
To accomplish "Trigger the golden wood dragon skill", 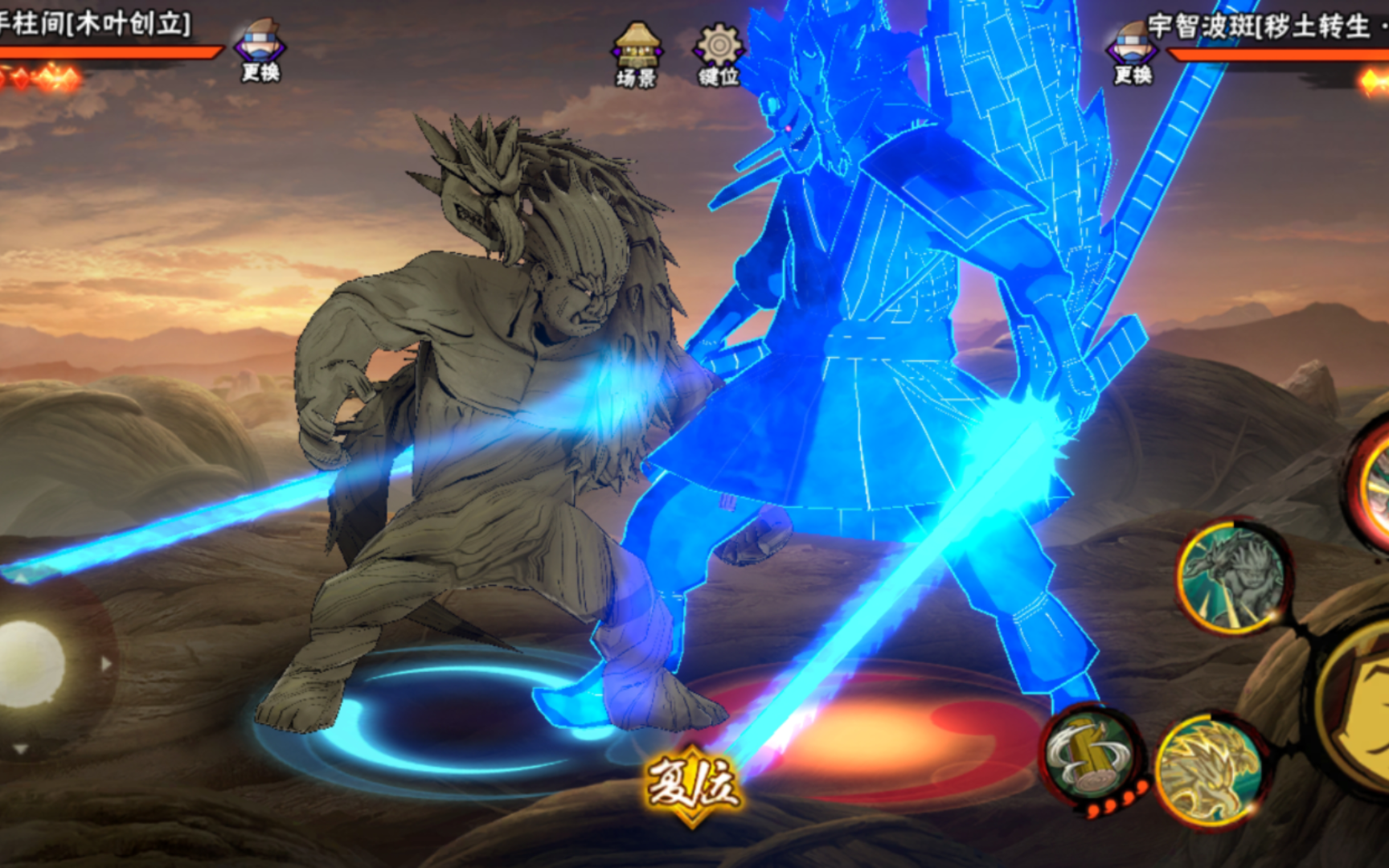I will 1208,768.
